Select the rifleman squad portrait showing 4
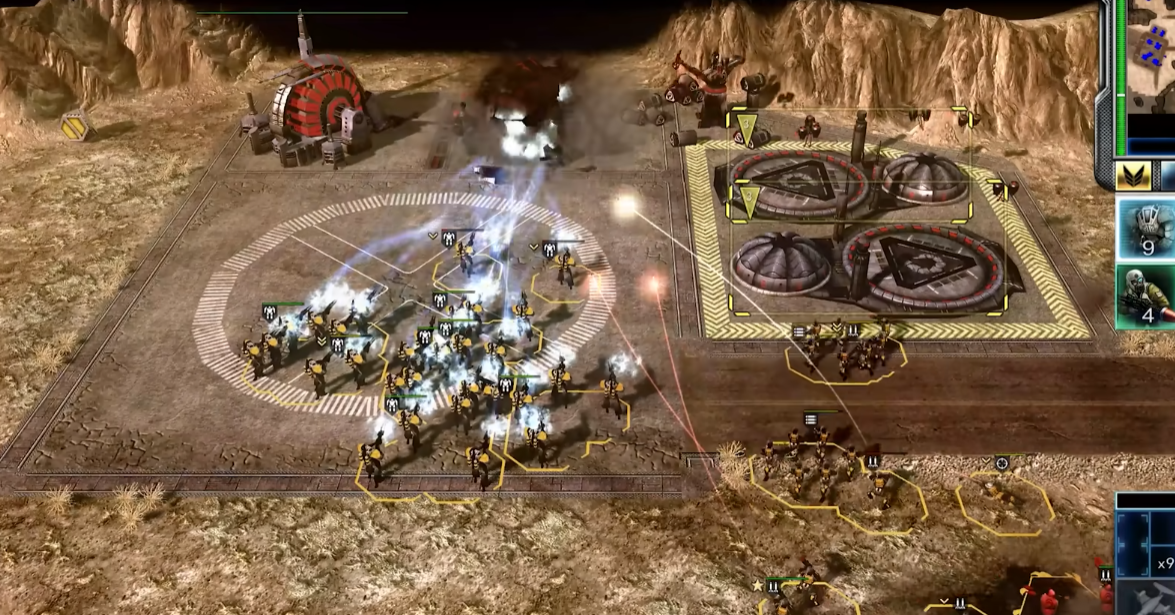Viewport: 1175px width, 615px height. pyautogui.click(x=1146, y=296)
